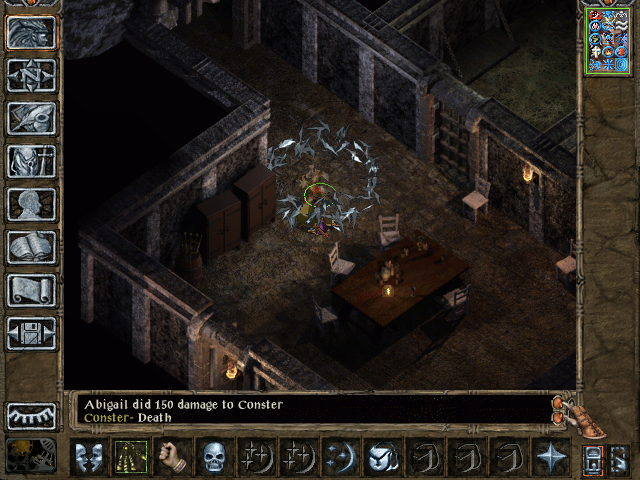Viewport: 640px width, 480px height.
Task: Click the Return to Game stone face button
Action: pyautogui.click(x=31, y=33)
